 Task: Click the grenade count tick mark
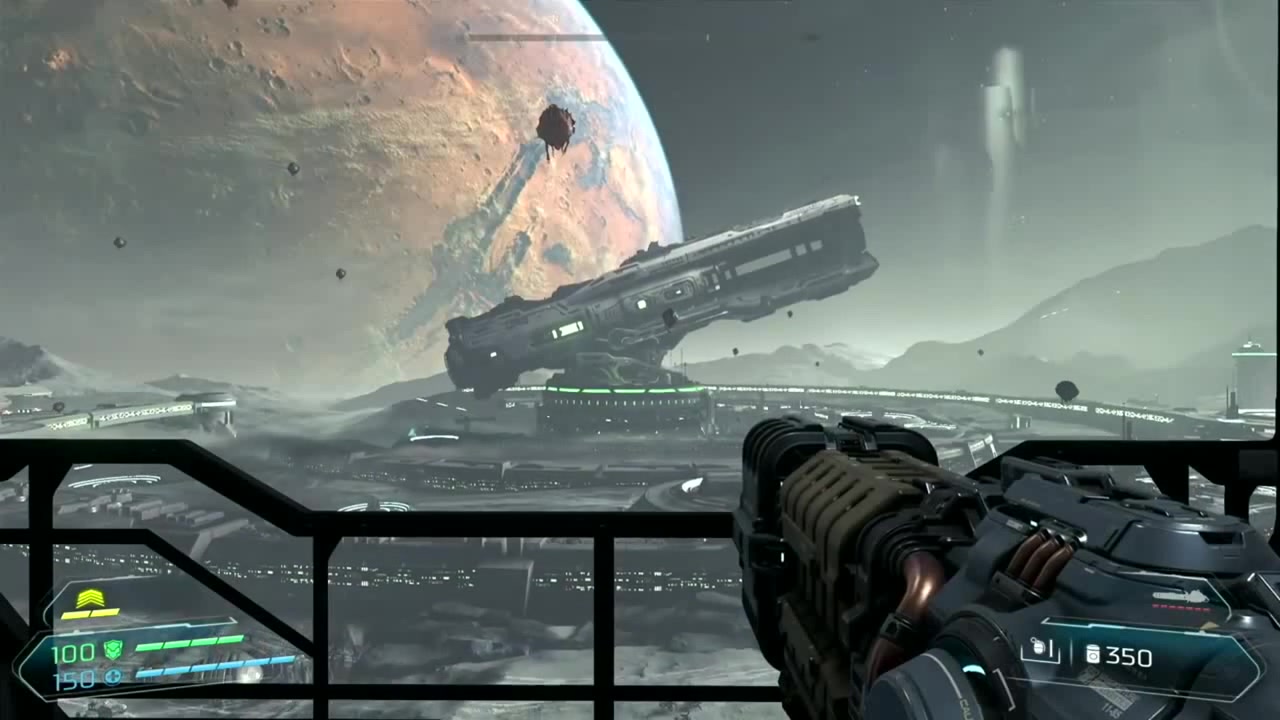(1051, 650)
